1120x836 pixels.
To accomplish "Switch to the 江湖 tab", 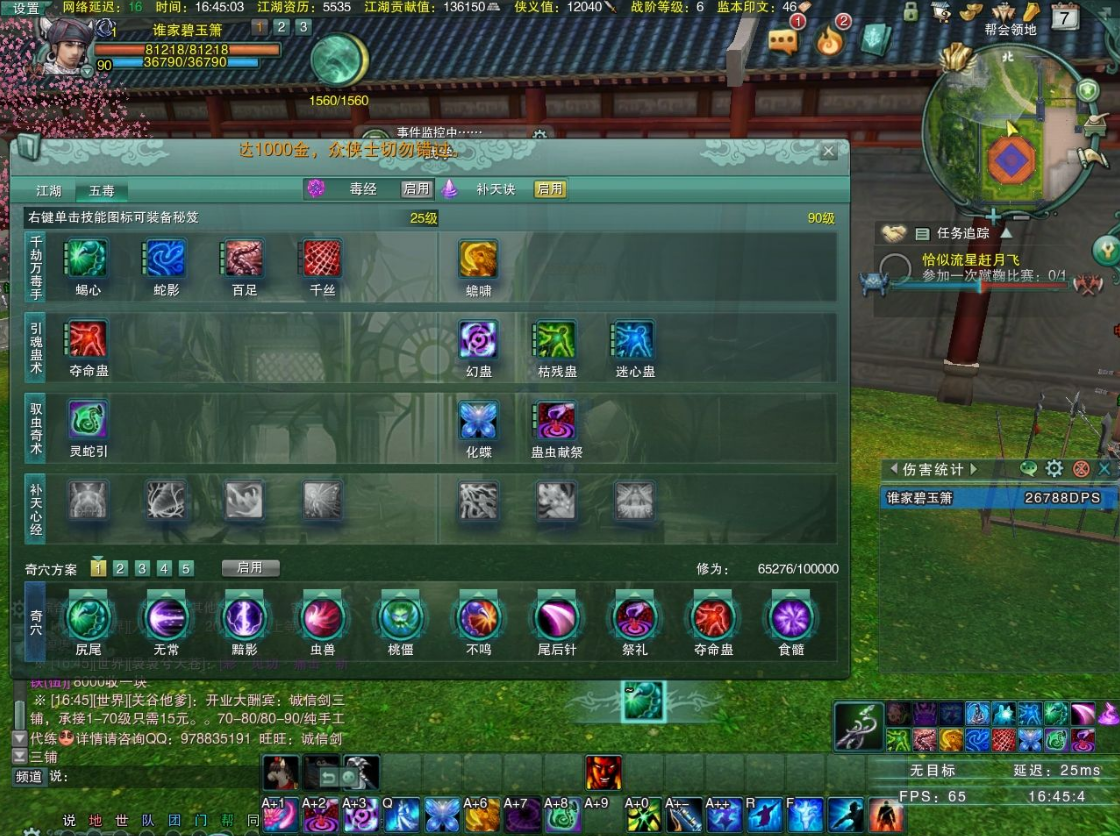I will [x=49, y=190].
